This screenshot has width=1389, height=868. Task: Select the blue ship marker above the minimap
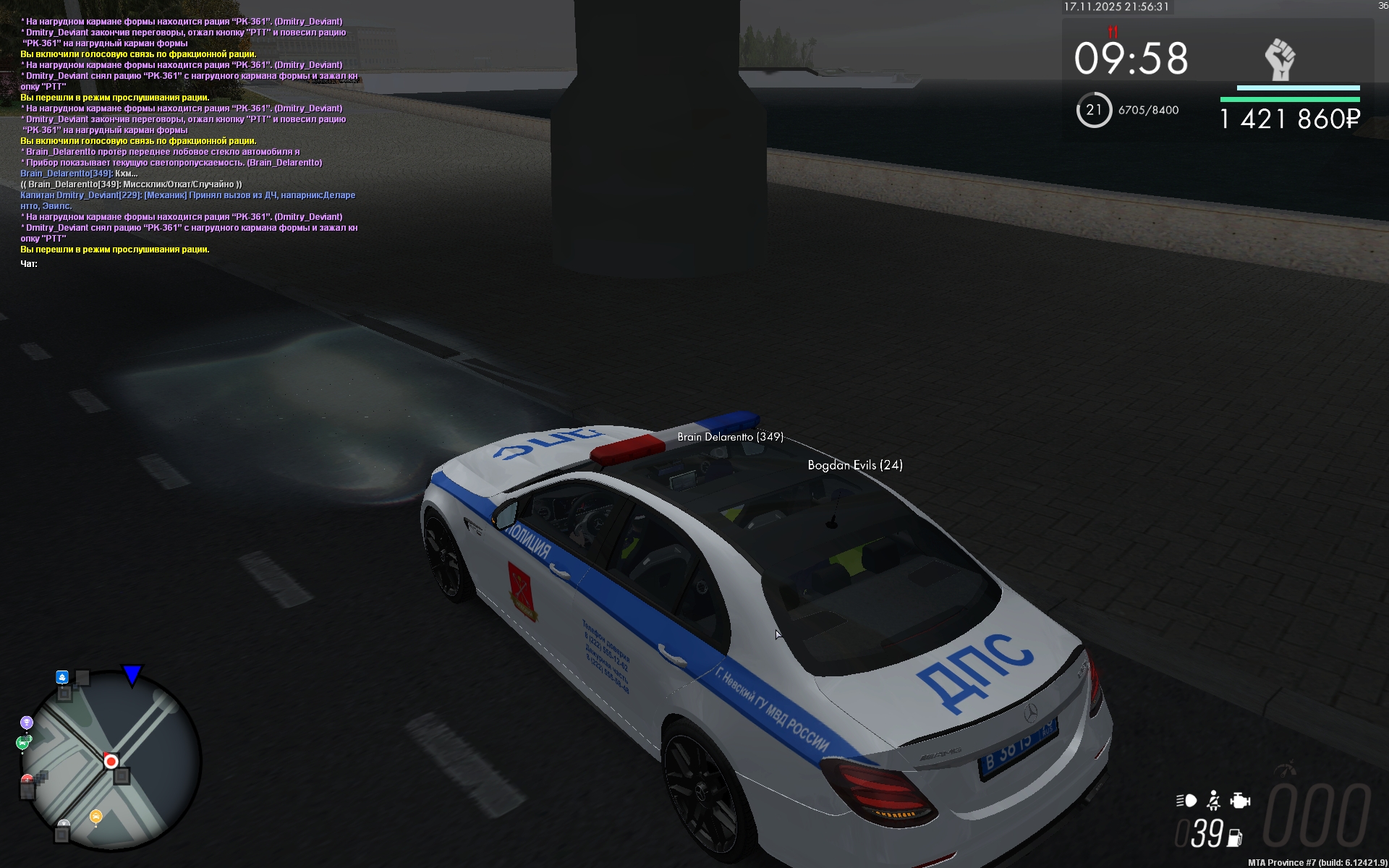tap(62, 677)
